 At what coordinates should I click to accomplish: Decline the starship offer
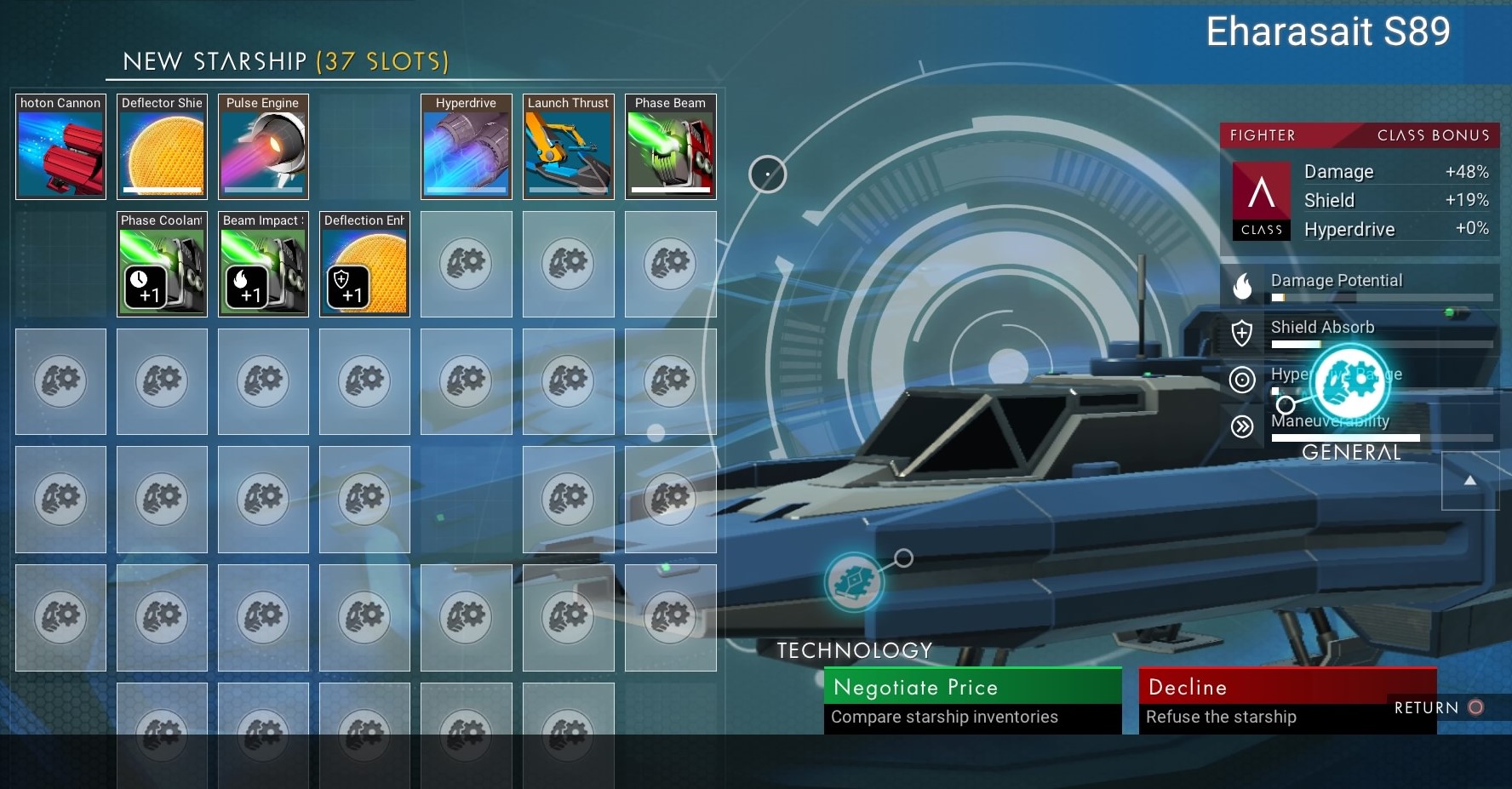[1287, 700]
